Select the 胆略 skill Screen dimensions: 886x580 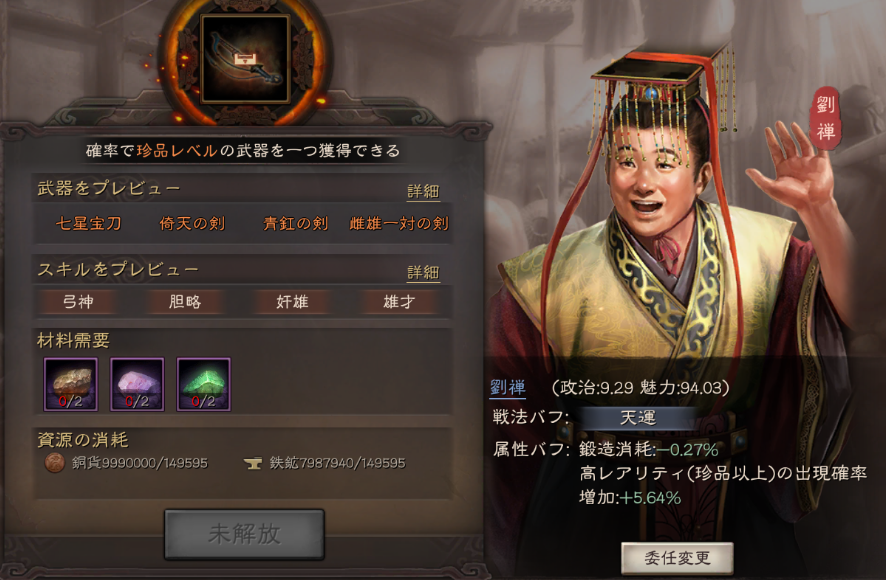pyautogui.click(x=185, y=301)
